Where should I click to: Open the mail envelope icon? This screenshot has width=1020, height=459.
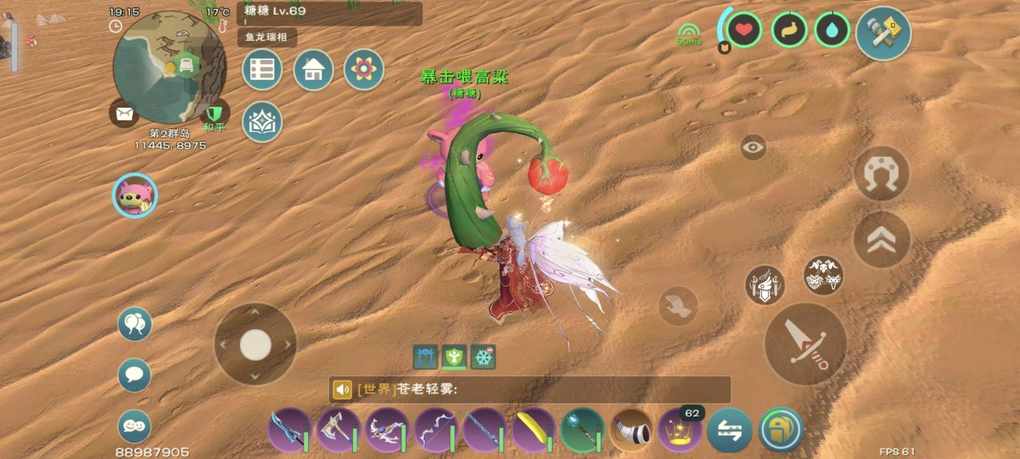click(124, 114)
